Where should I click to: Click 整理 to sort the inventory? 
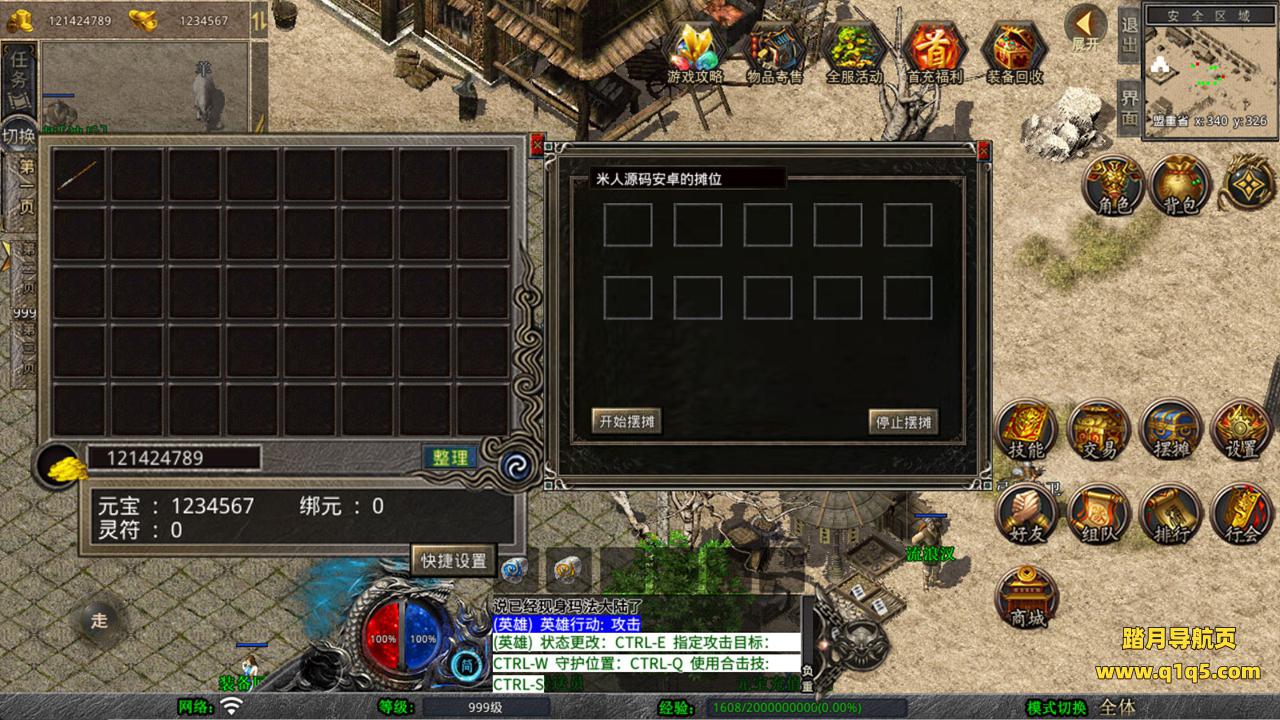click(x=450, y=457)
